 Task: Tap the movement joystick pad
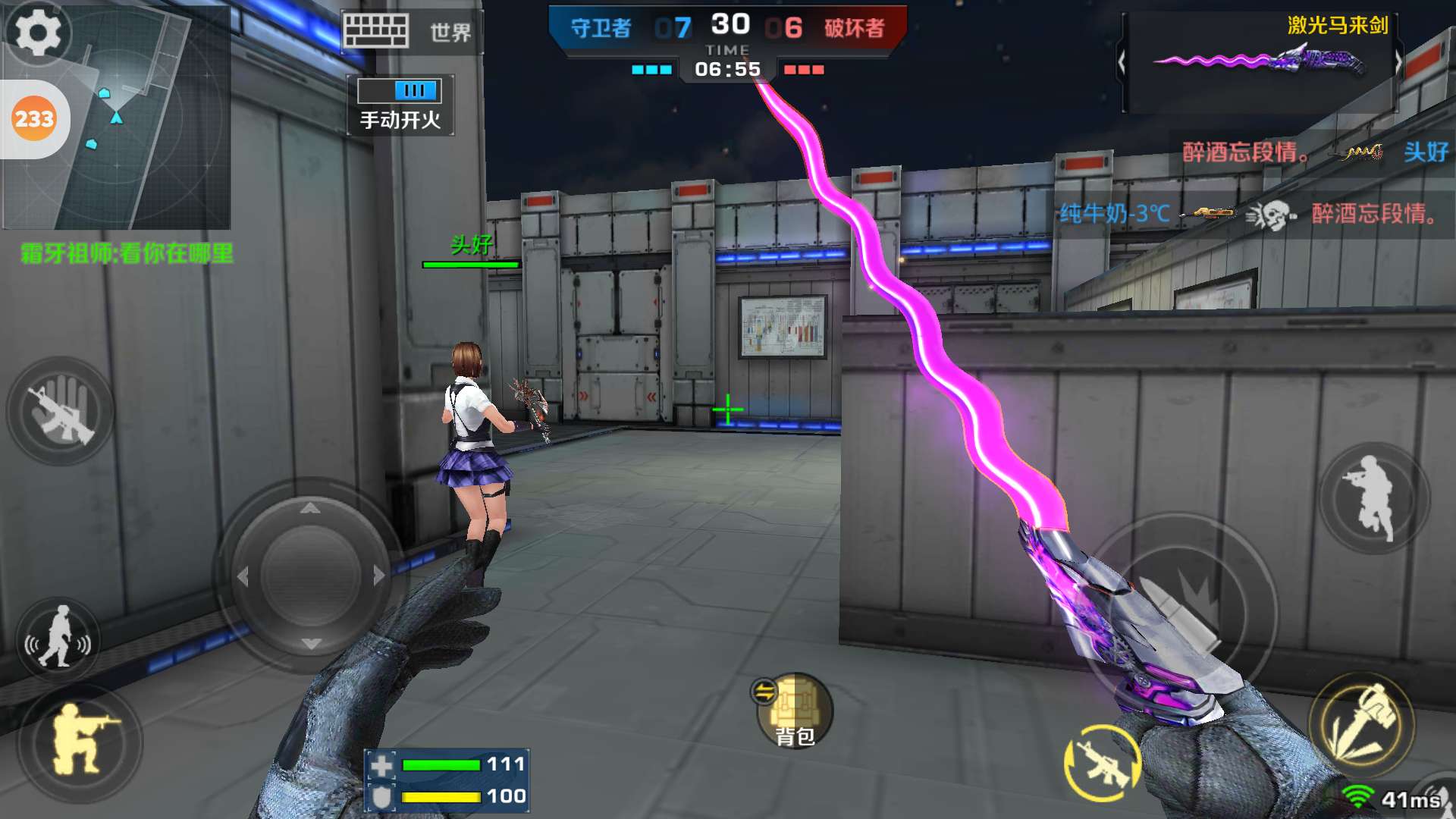(310, 576)
